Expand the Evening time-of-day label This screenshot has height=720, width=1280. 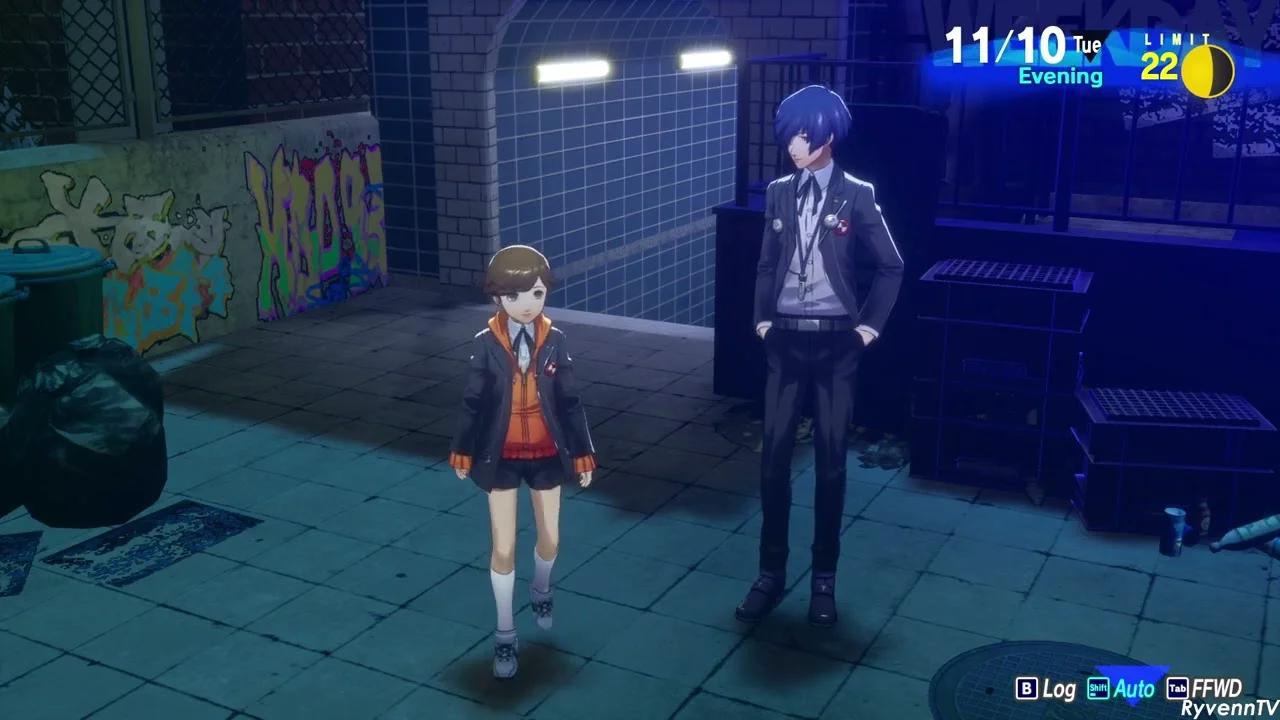point(1059,75)
